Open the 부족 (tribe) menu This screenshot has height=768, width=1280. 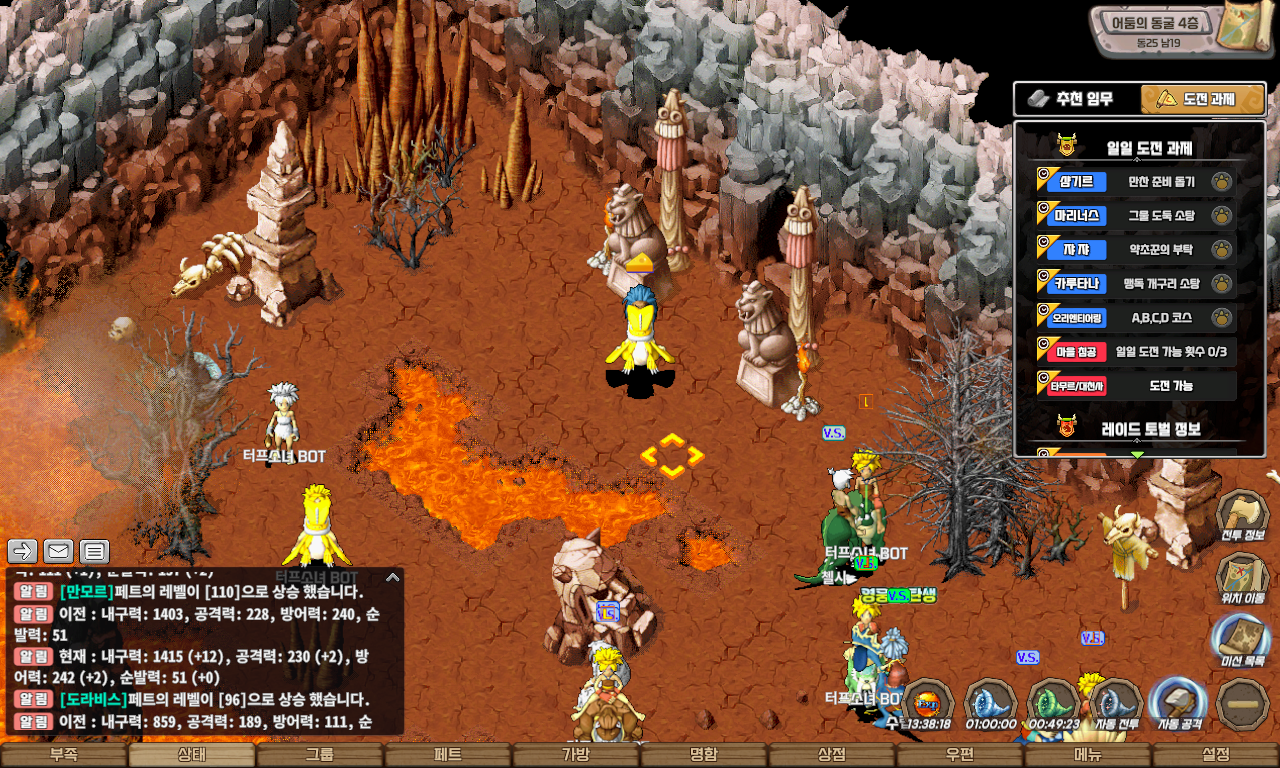[64, 755]
